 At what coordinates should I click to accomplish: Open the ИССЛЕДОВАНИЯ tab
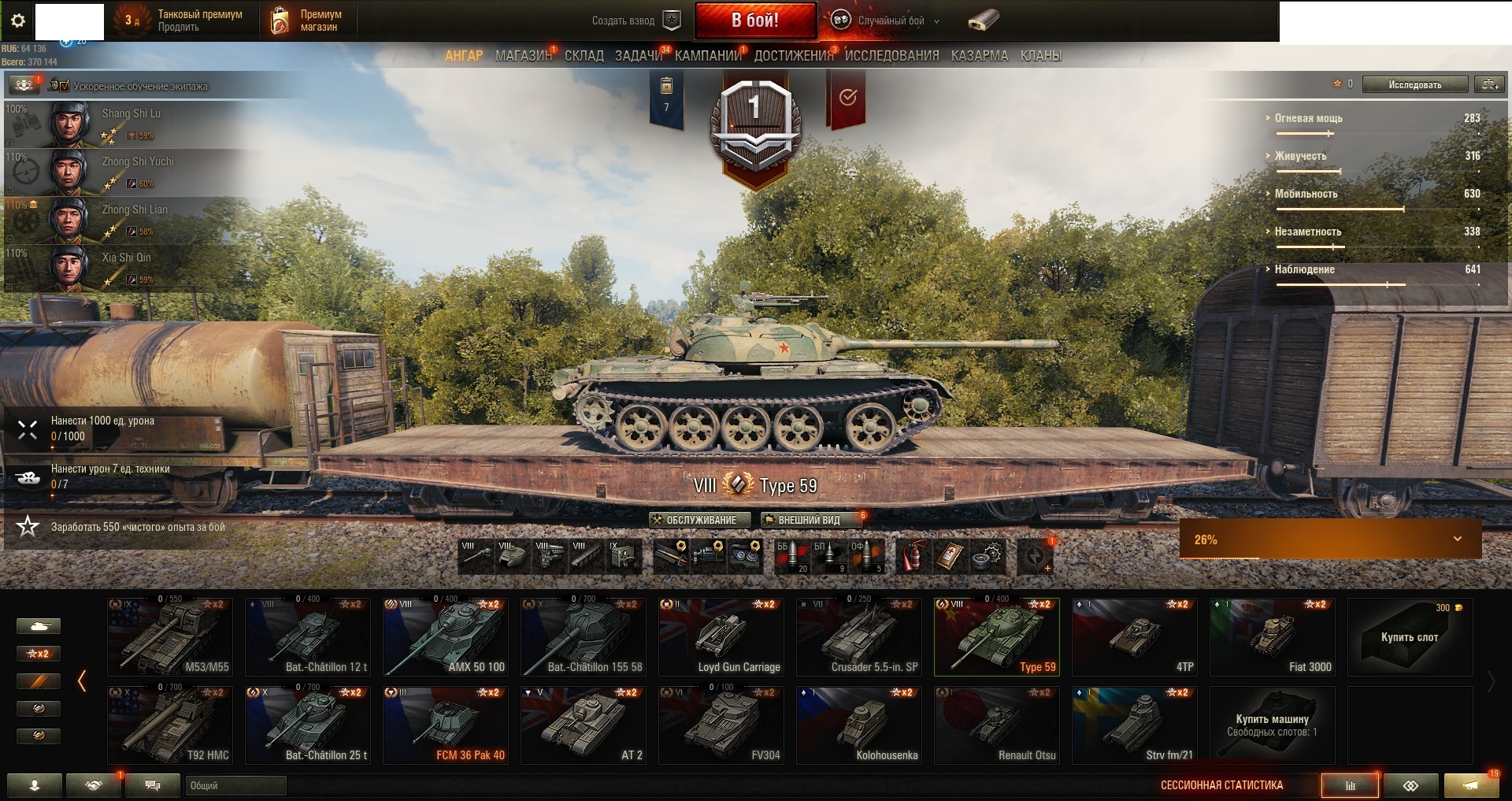click(x=891, y=56)
